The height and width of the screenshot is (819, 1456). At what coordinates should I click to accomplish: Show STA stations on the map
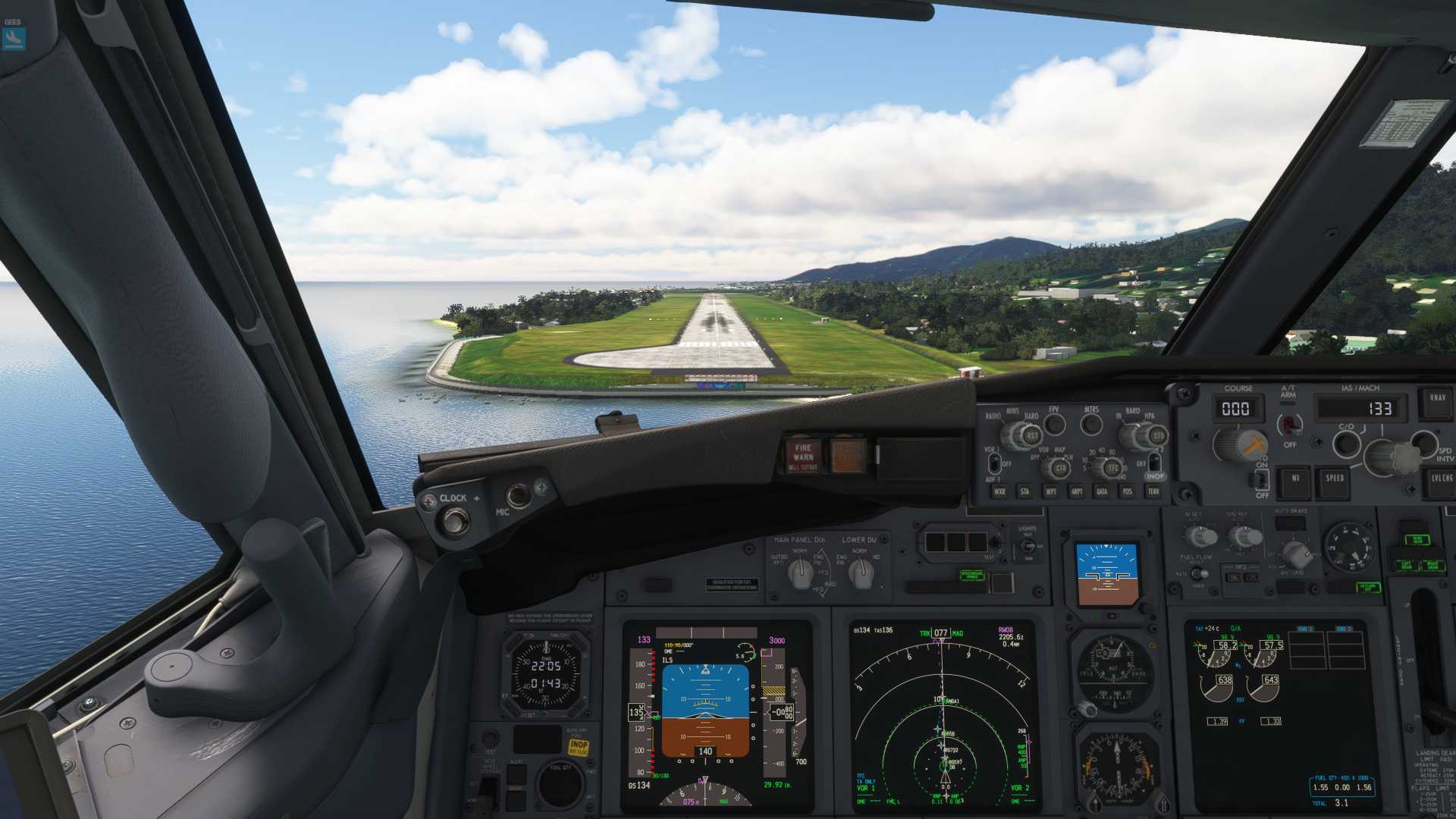click(1025, 491)
